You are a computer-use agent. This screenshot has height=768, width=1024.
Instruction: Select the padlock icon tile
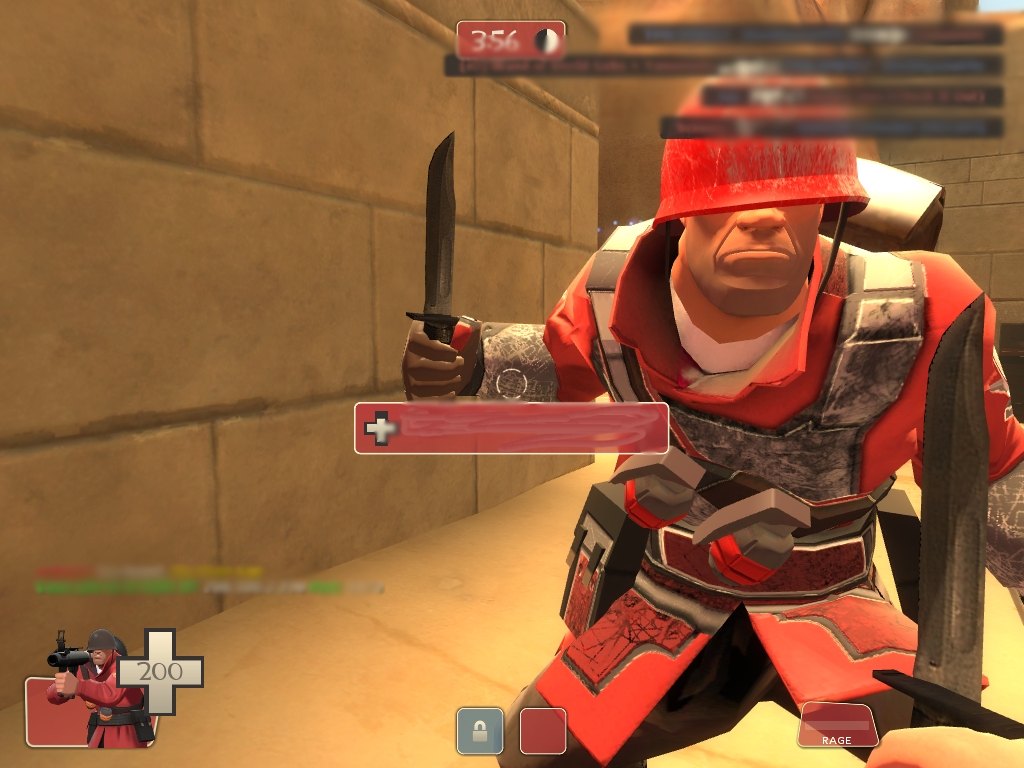(479, 730)
